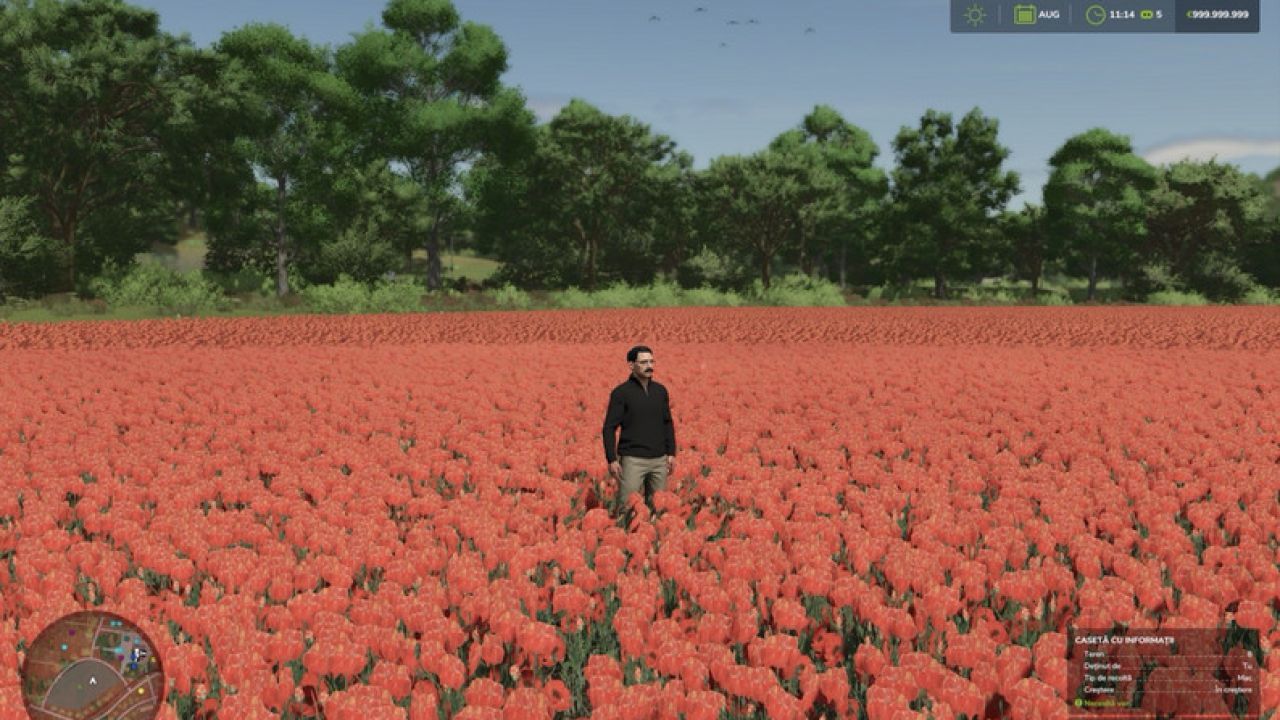Viewport: 1280px width, 720px height.
Task: Click the cyan point of interest on minimap
Action: 64,647
